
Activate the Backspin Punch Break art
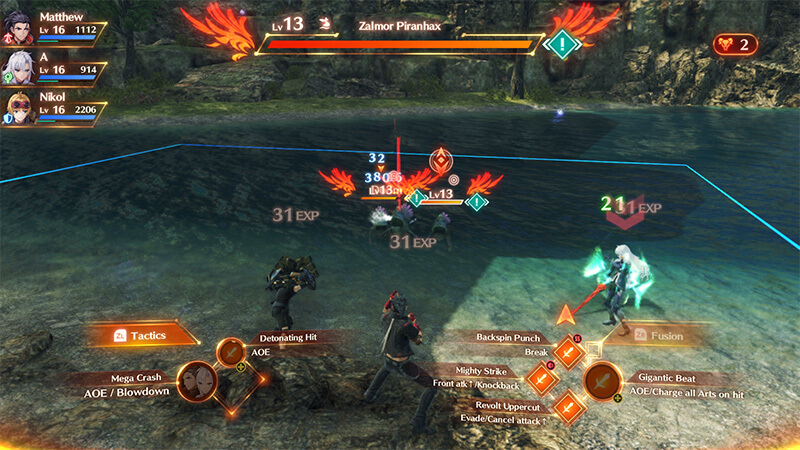(x=569, y=352)
